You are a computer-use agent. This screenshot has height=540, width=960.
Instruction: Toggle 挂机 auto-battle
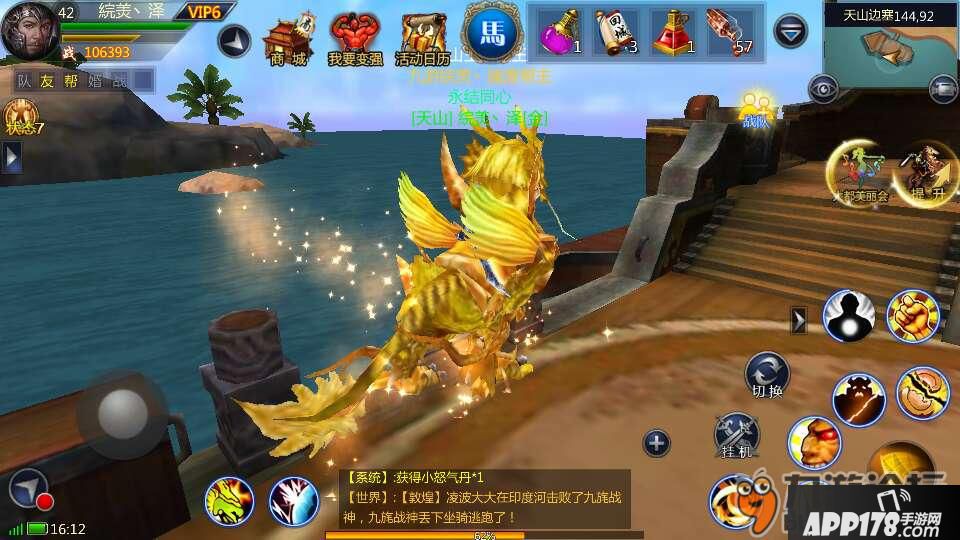tap(736, 436)
